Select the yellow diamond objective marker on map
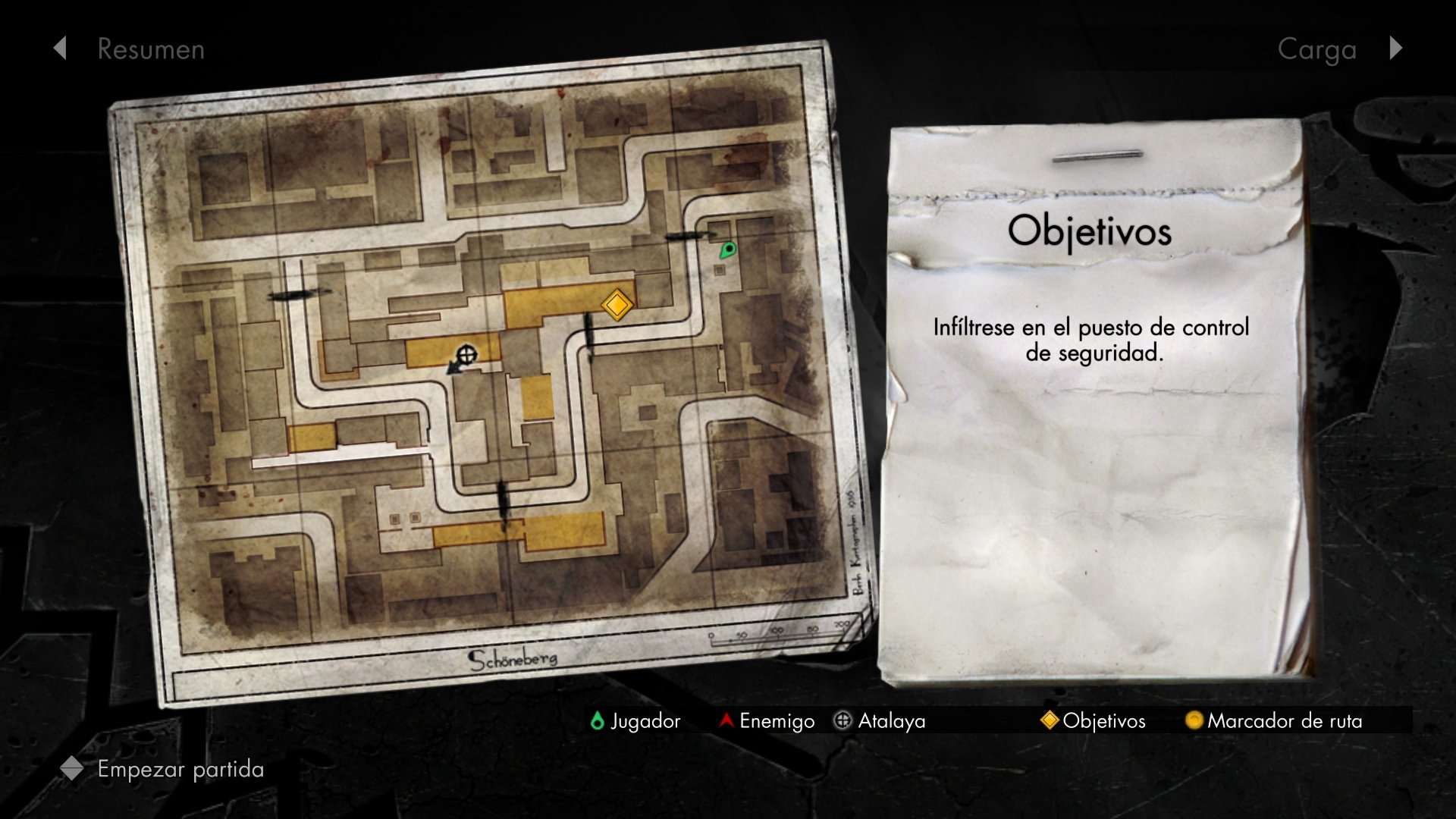 617,305
